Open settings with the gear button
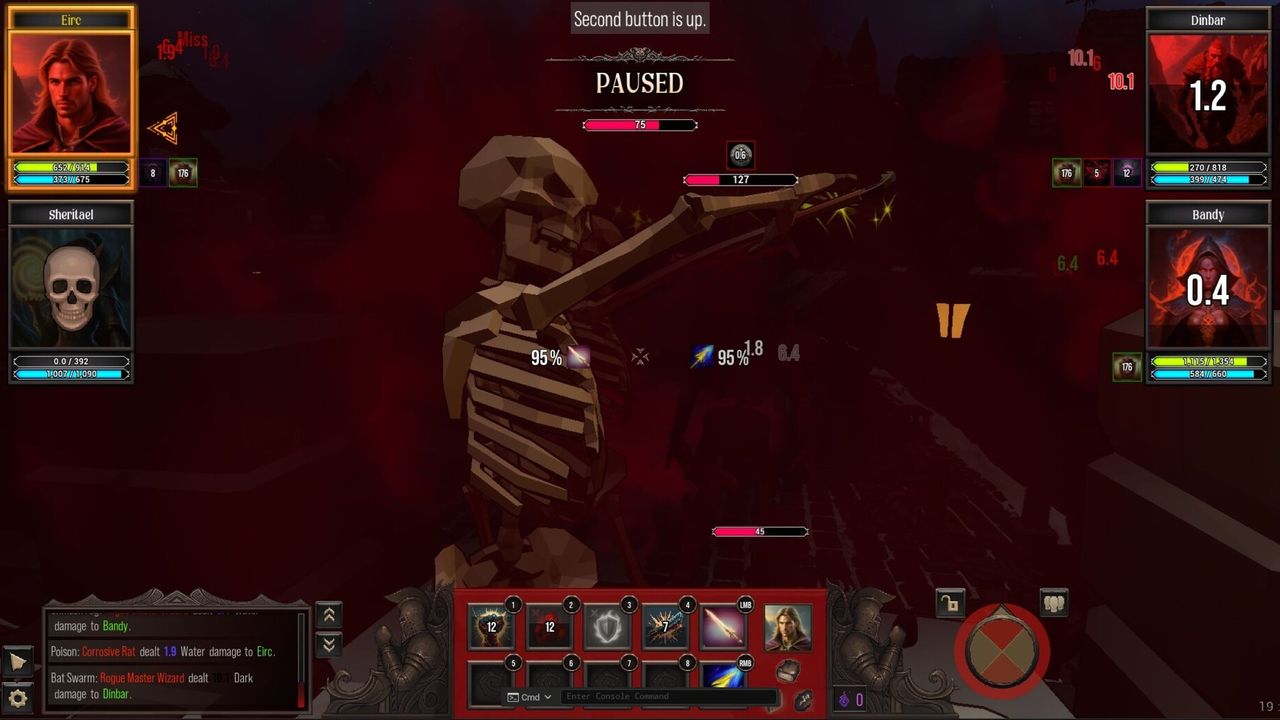This screenshot has height=720, width=1280. pyautogui.click(x=18, y=697)
